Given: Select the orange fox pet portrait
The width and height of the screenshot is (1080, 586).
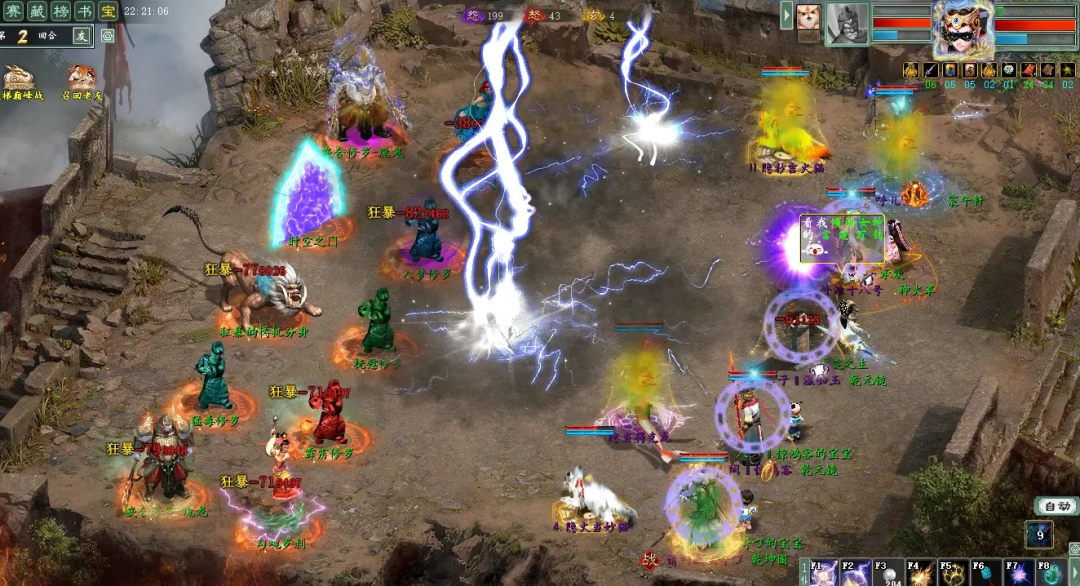Looking at the screenshot, I should pyautogui.click(x=808, y=17).
